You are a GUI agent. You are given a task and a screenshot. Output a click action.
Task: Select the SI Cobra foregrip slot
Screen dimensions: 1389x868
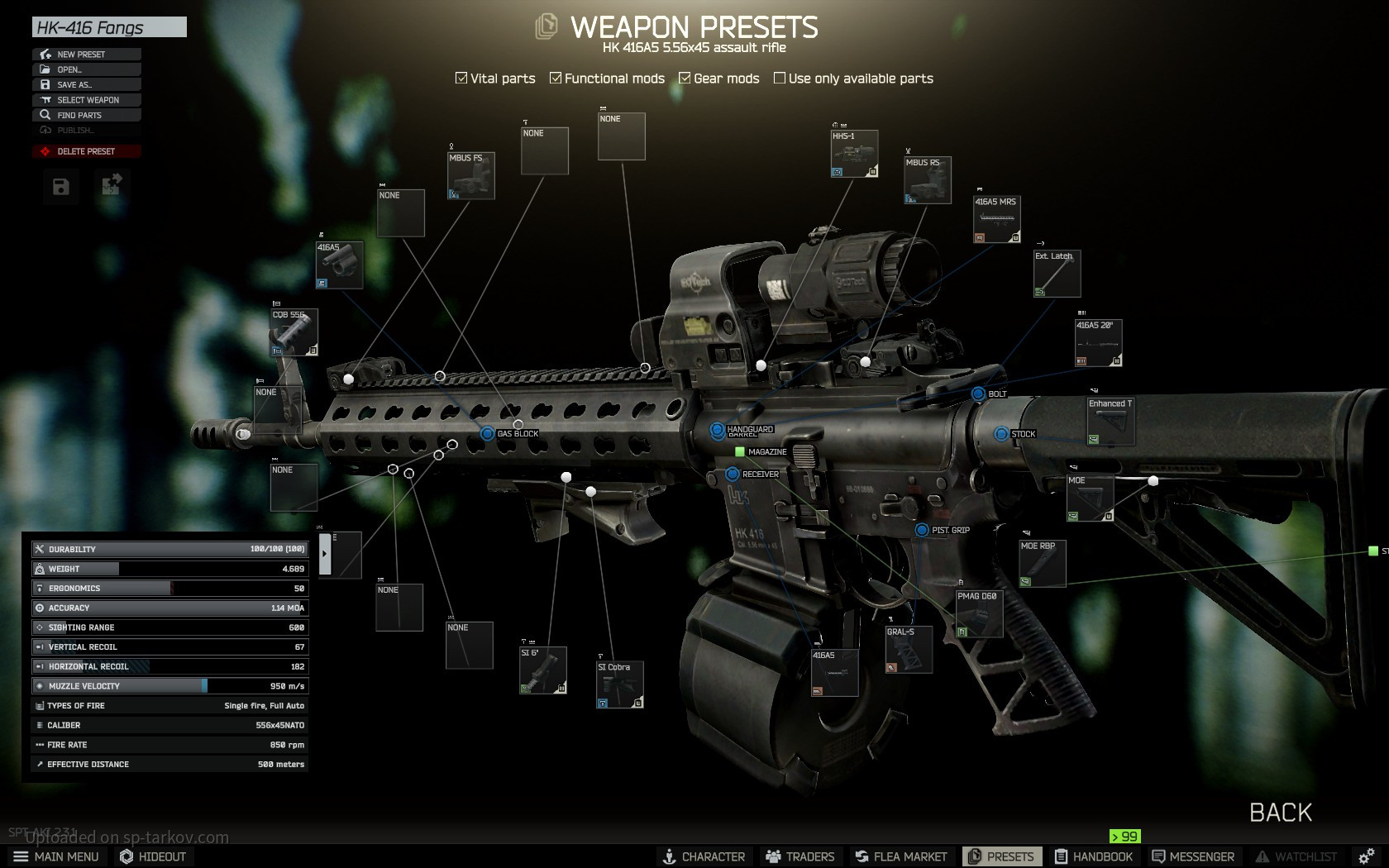[619, 684]
